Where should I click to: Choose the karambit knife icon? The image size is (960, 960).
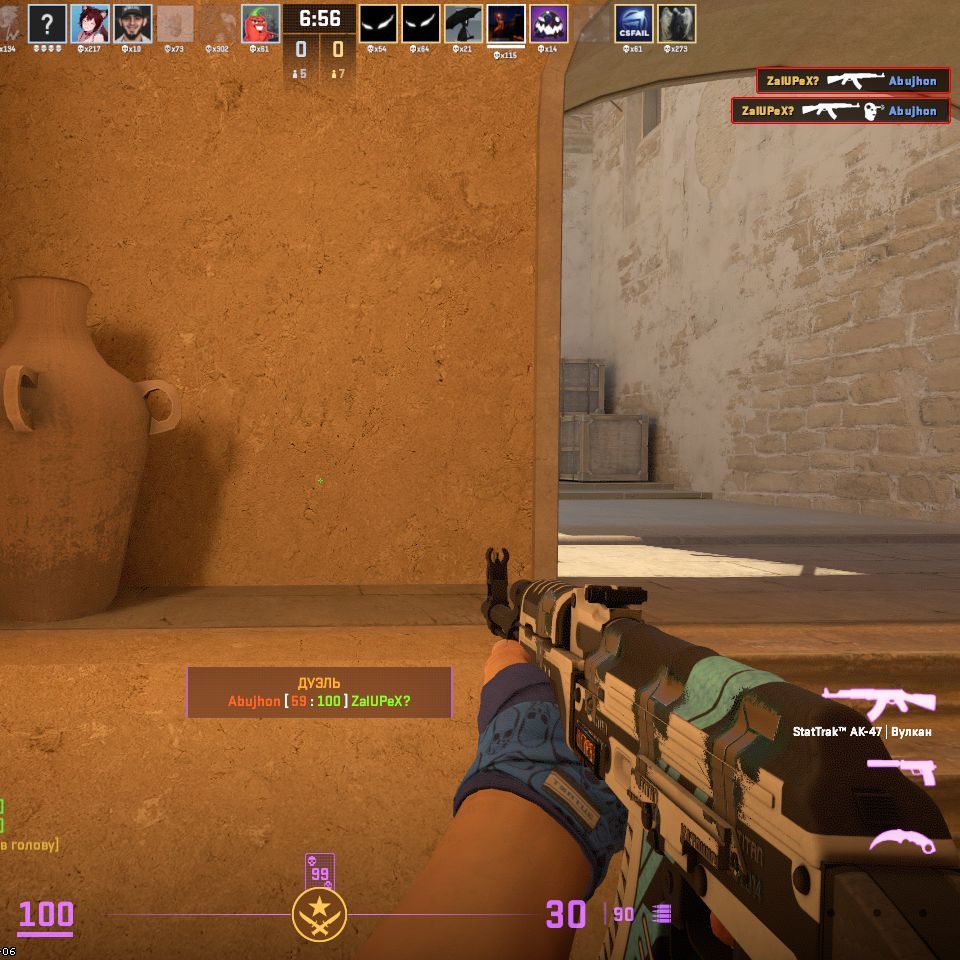[x=901, y=841]
